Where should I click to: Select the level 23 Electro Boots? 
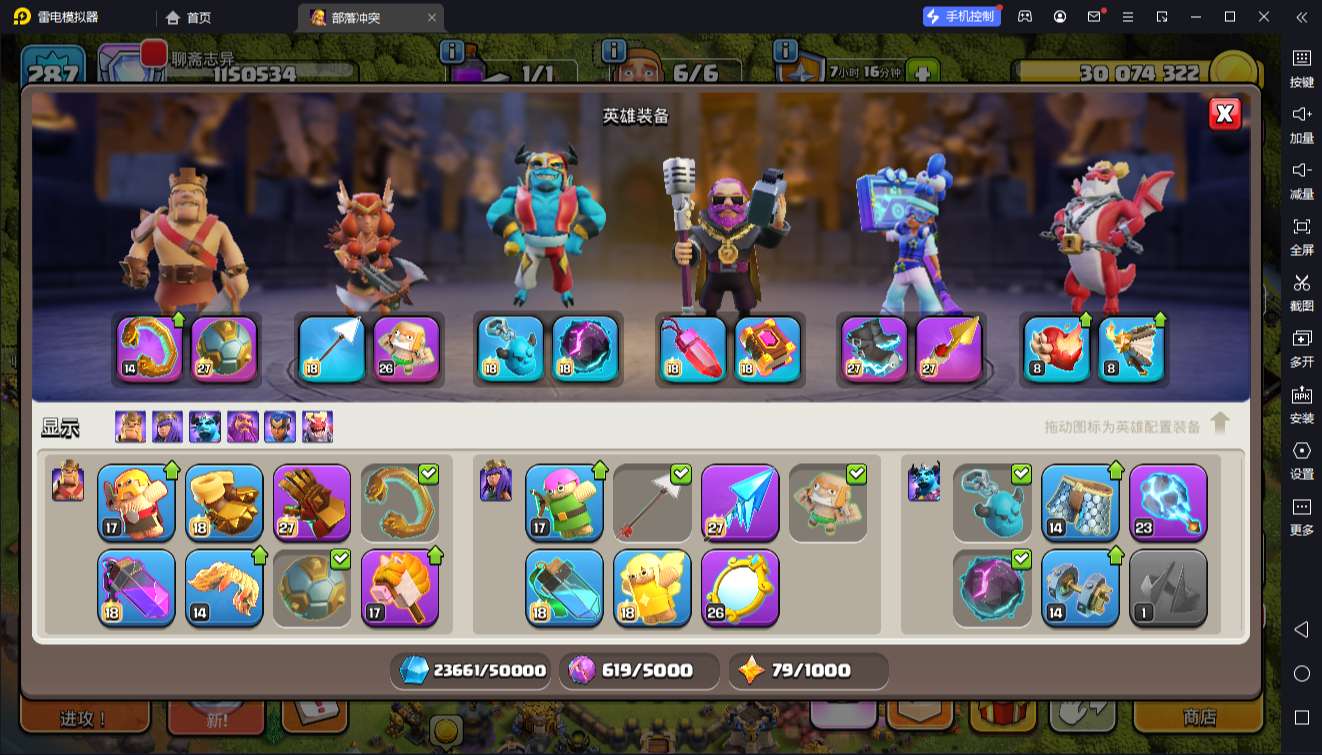coord(1168,502)
